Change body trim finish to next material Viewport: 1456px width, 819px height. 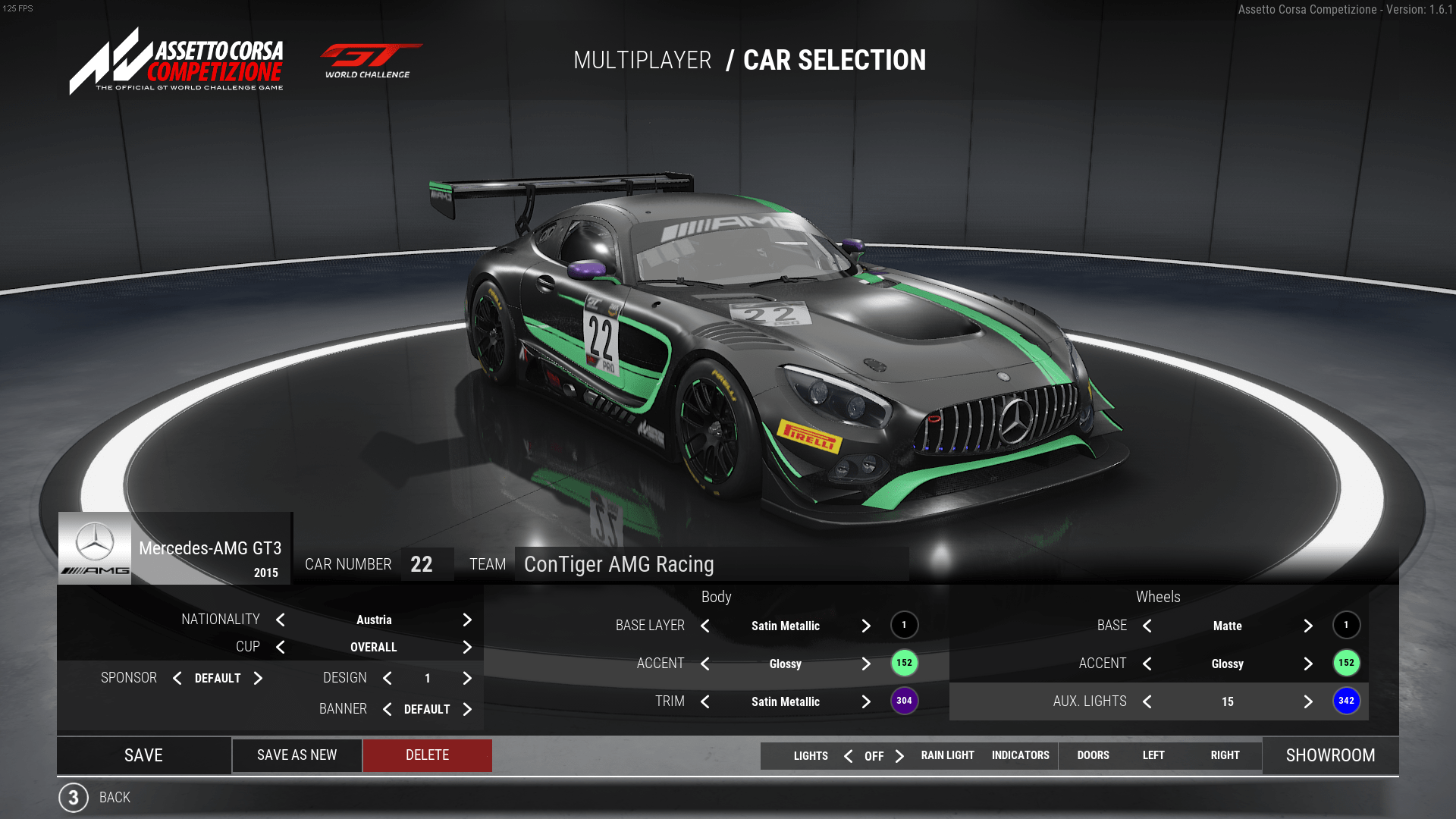866,702
